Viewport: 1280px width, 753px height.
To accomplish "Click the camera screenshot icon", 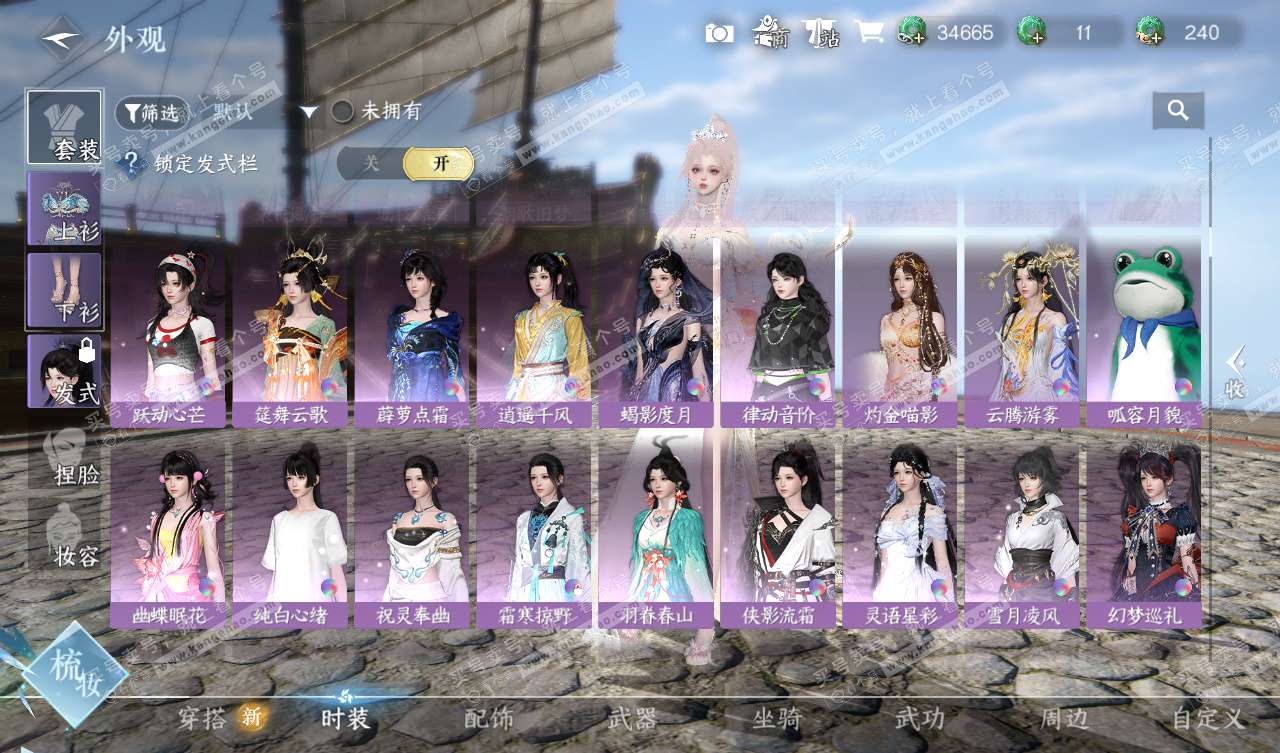I will (719, 34).
